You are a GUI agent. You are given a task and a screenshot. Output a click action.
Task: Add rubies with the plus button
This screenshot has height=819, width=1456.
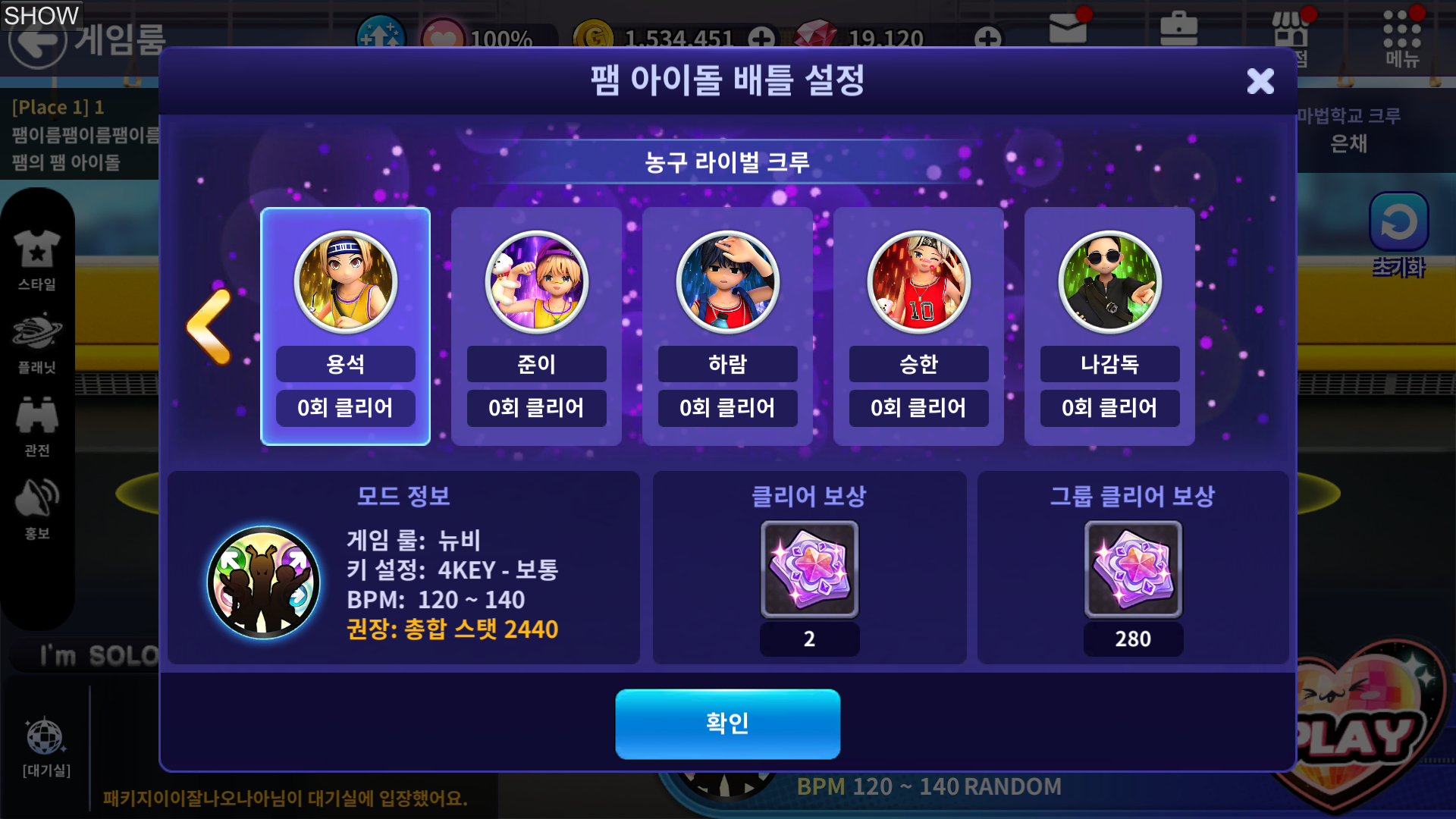point(987,38)
